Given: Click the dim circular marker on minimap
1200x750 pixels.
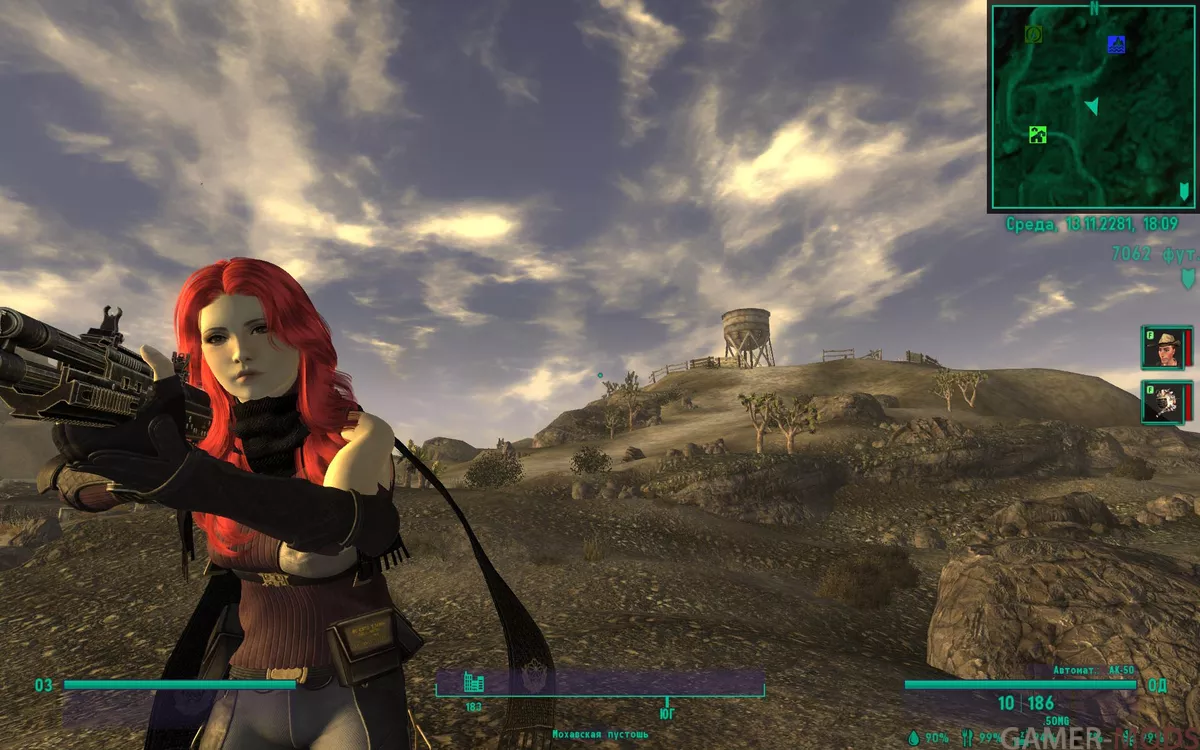Looking at the screenshot, I should click(1034, 35).
